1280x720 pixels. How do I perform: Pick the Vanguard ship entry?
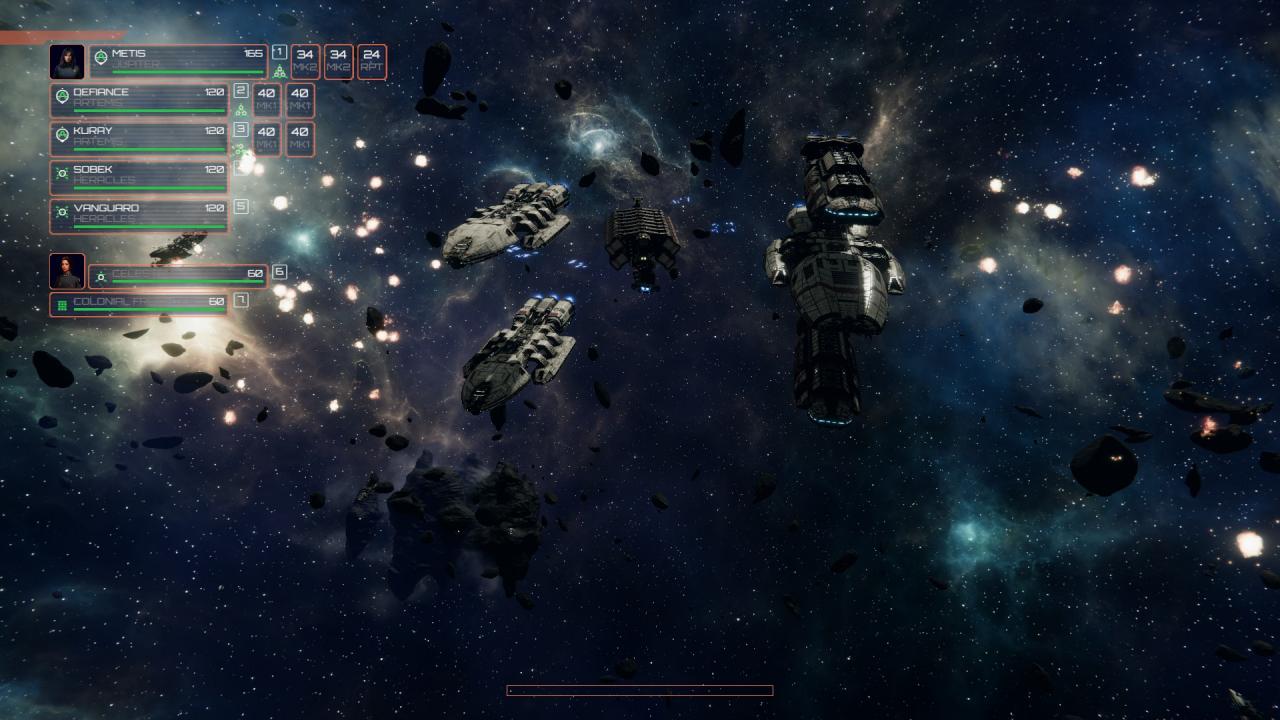(139, 216)
